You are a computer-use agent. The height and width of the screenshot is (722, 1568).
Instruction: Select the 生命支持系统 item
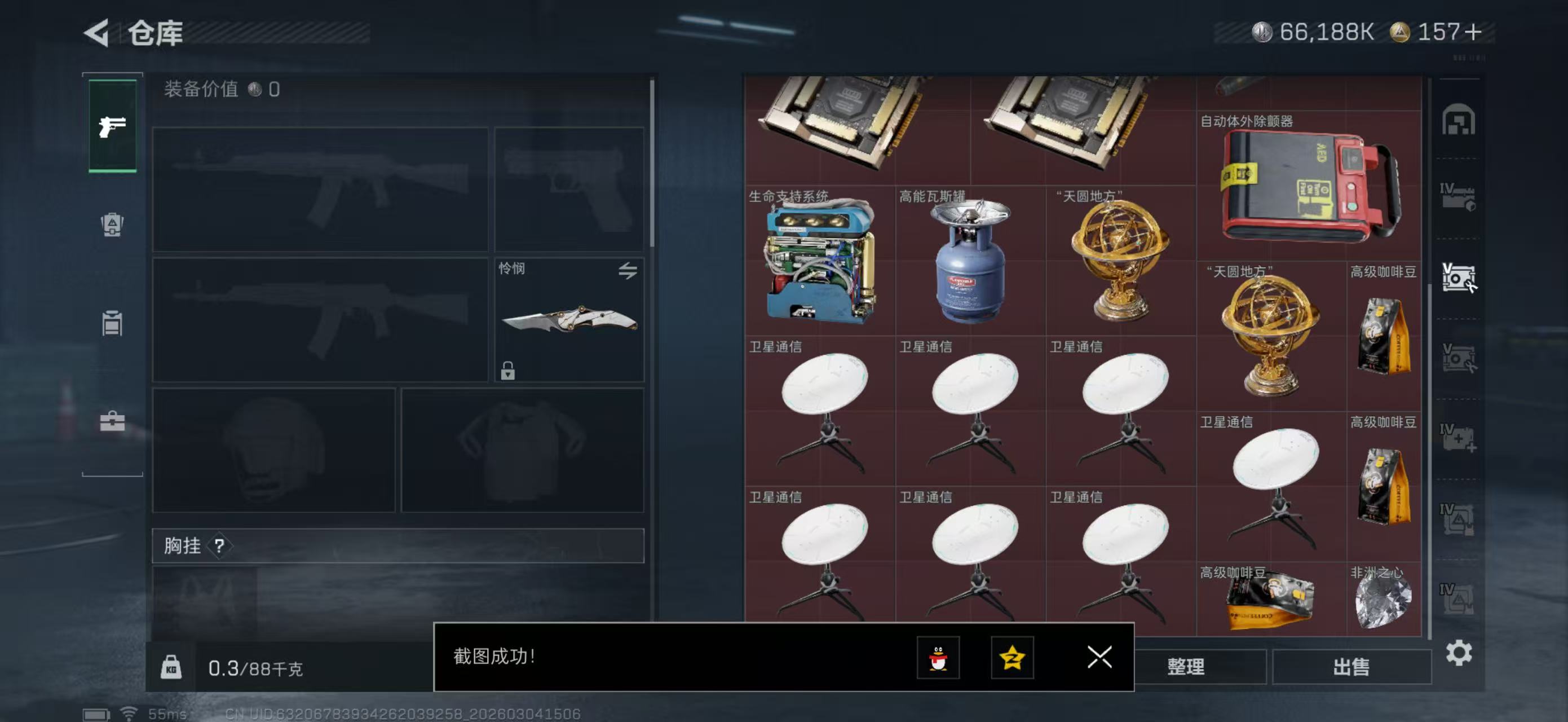point(820,261)
